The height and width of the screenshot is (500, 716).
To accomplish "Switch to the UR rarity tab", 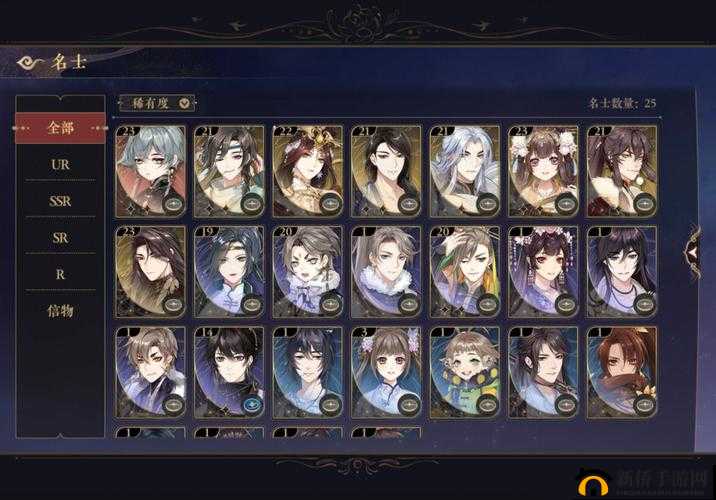I will [x=60, y=164].
